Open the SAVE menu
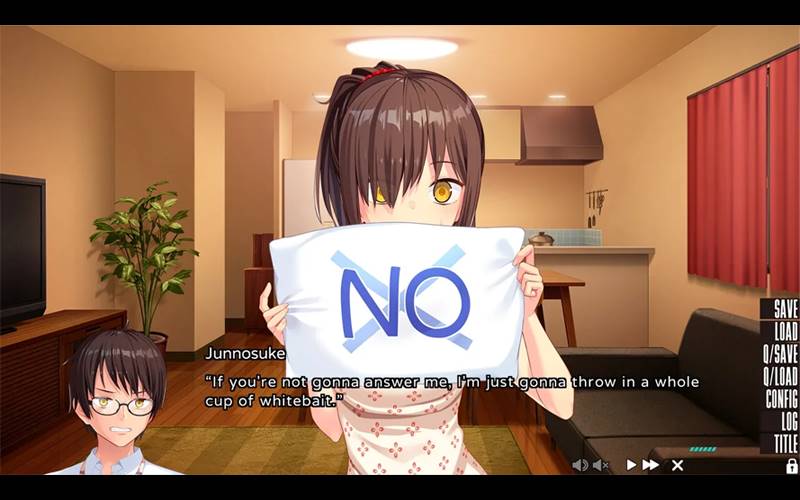 tap(784, 310)
